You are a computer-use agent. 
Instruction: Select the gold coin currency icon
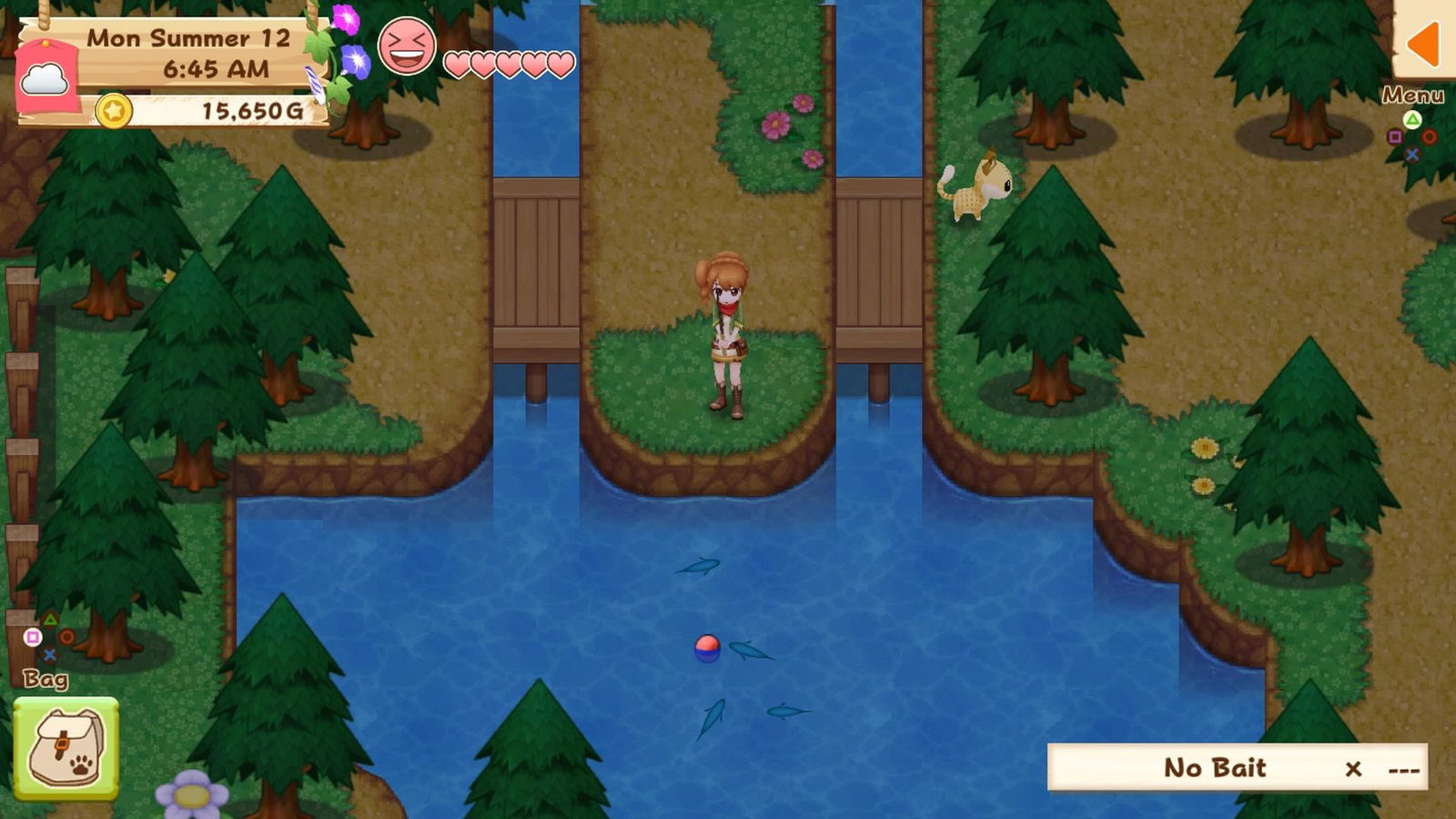[x=115, y=113]
